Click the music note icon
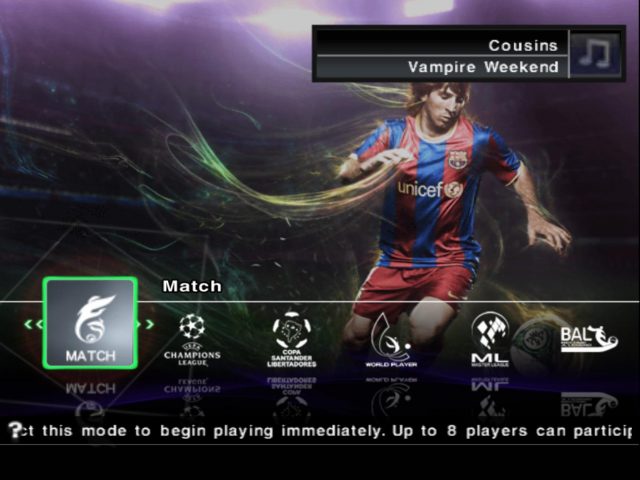The height and width of the screenshot is (480, 640). (596, 53)
